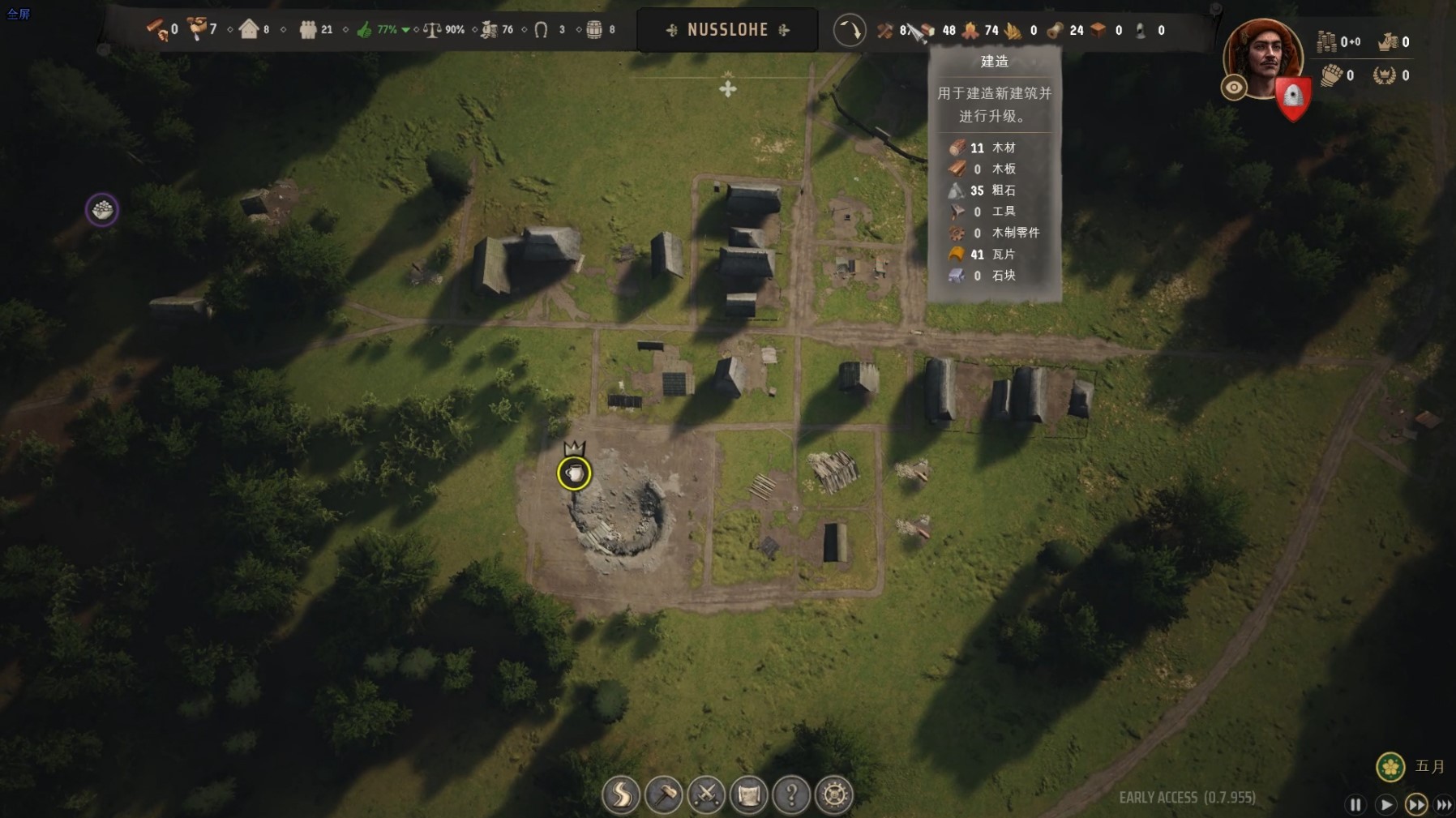Screen dimensions: 1456x818
Task: Click the 全屏 fullscreen link
Action: 18,14
